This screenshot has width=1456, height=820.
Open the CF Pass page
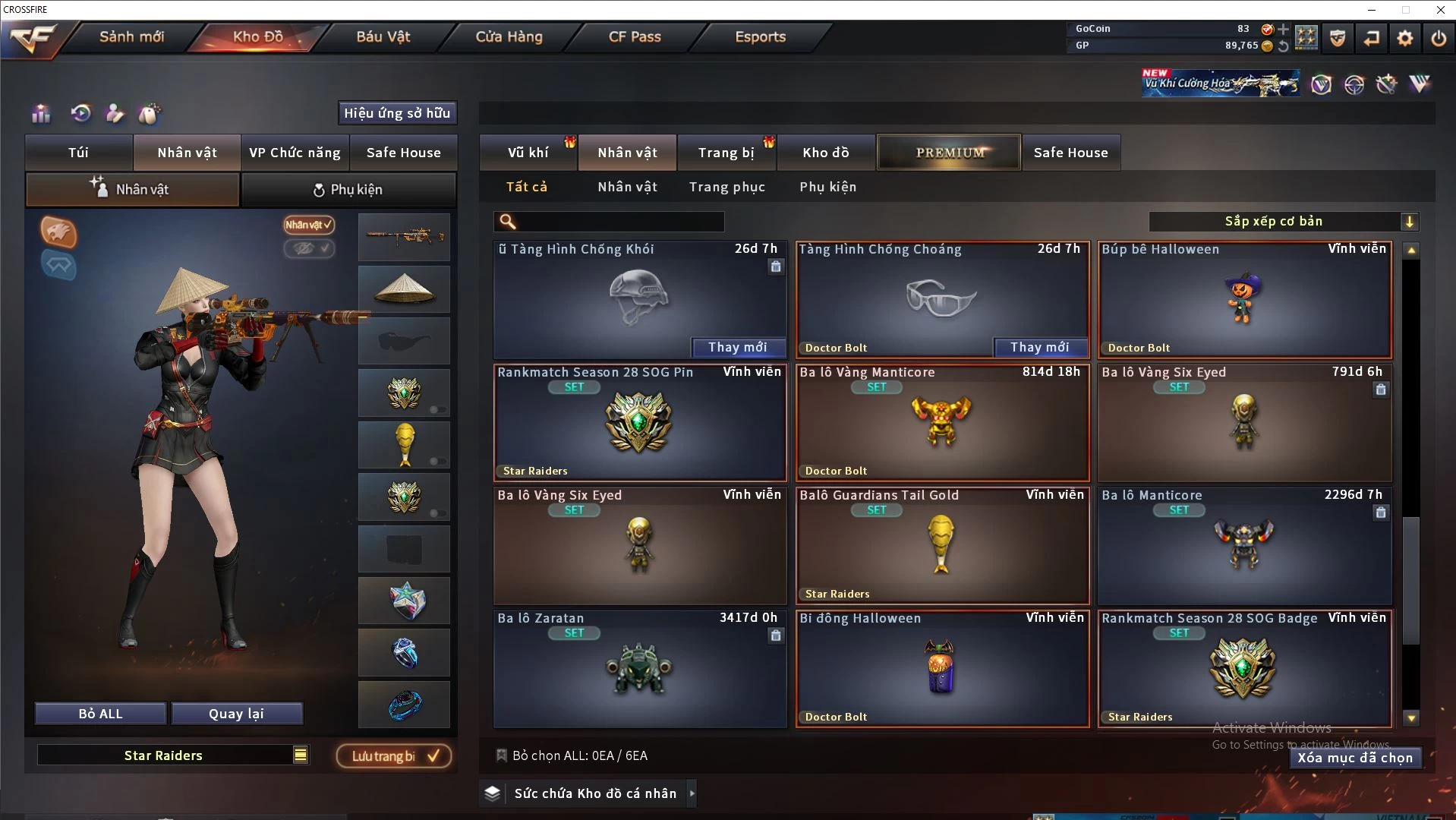(635, 37)
